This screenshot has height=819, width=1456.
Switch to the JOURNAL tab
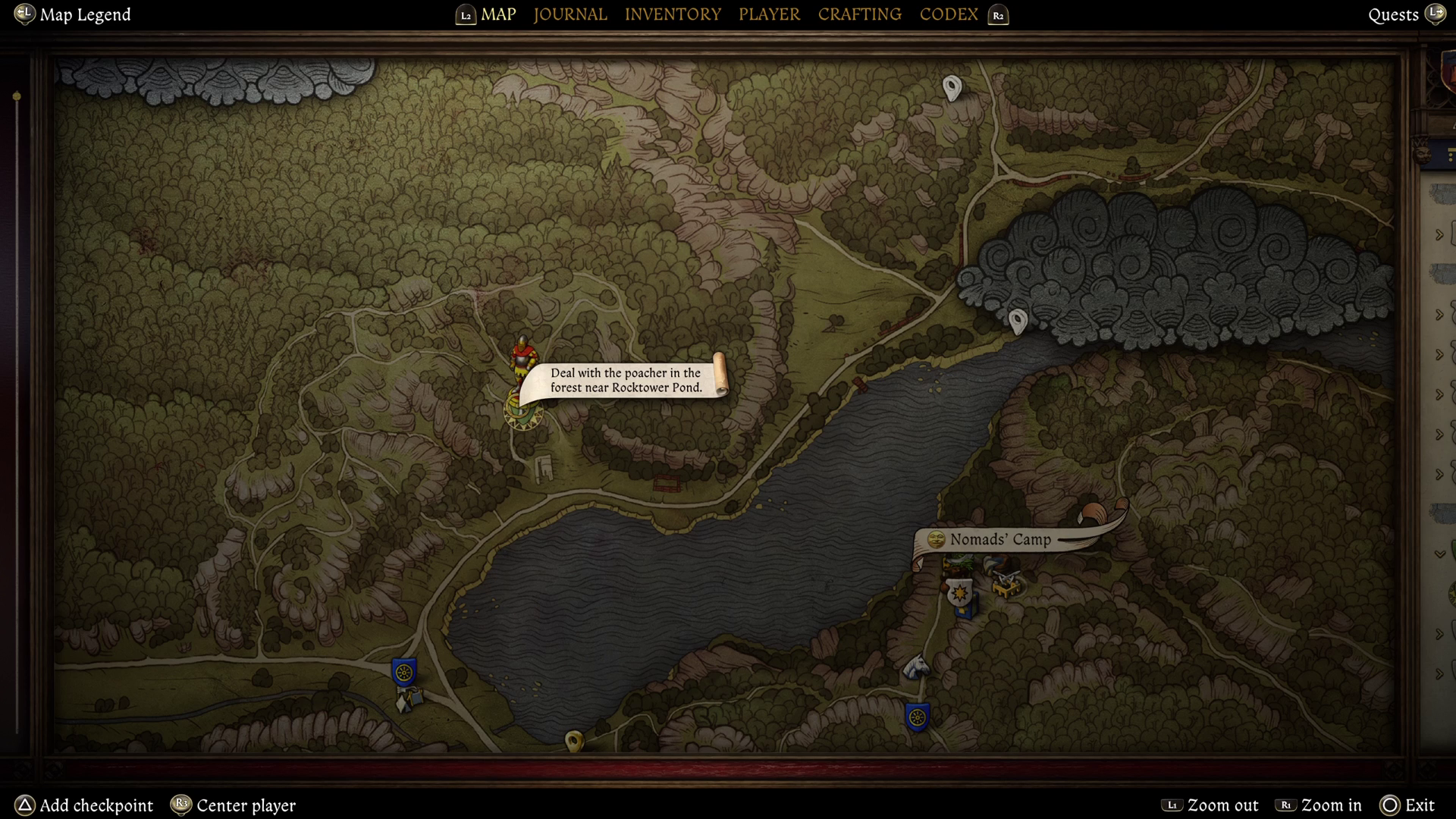(570, 14)
